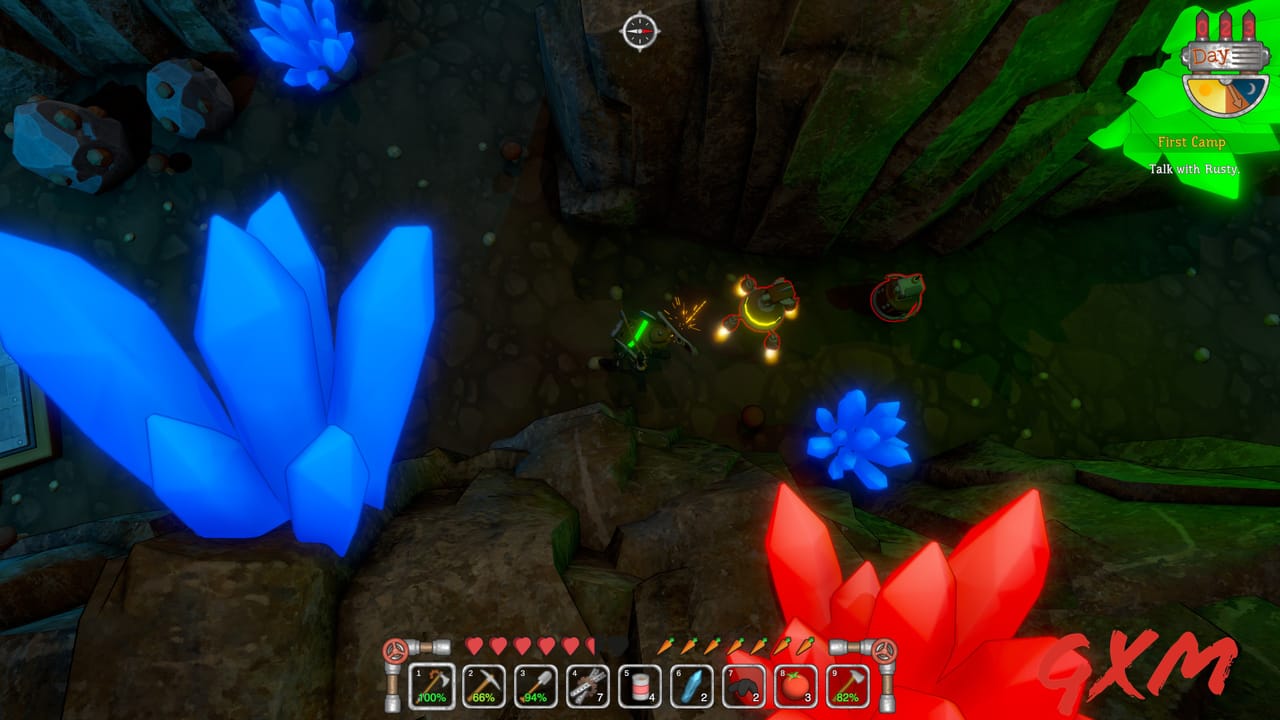
Task: Click the dark item in hotbar slot 7
Action: click(x=742, y=686)
